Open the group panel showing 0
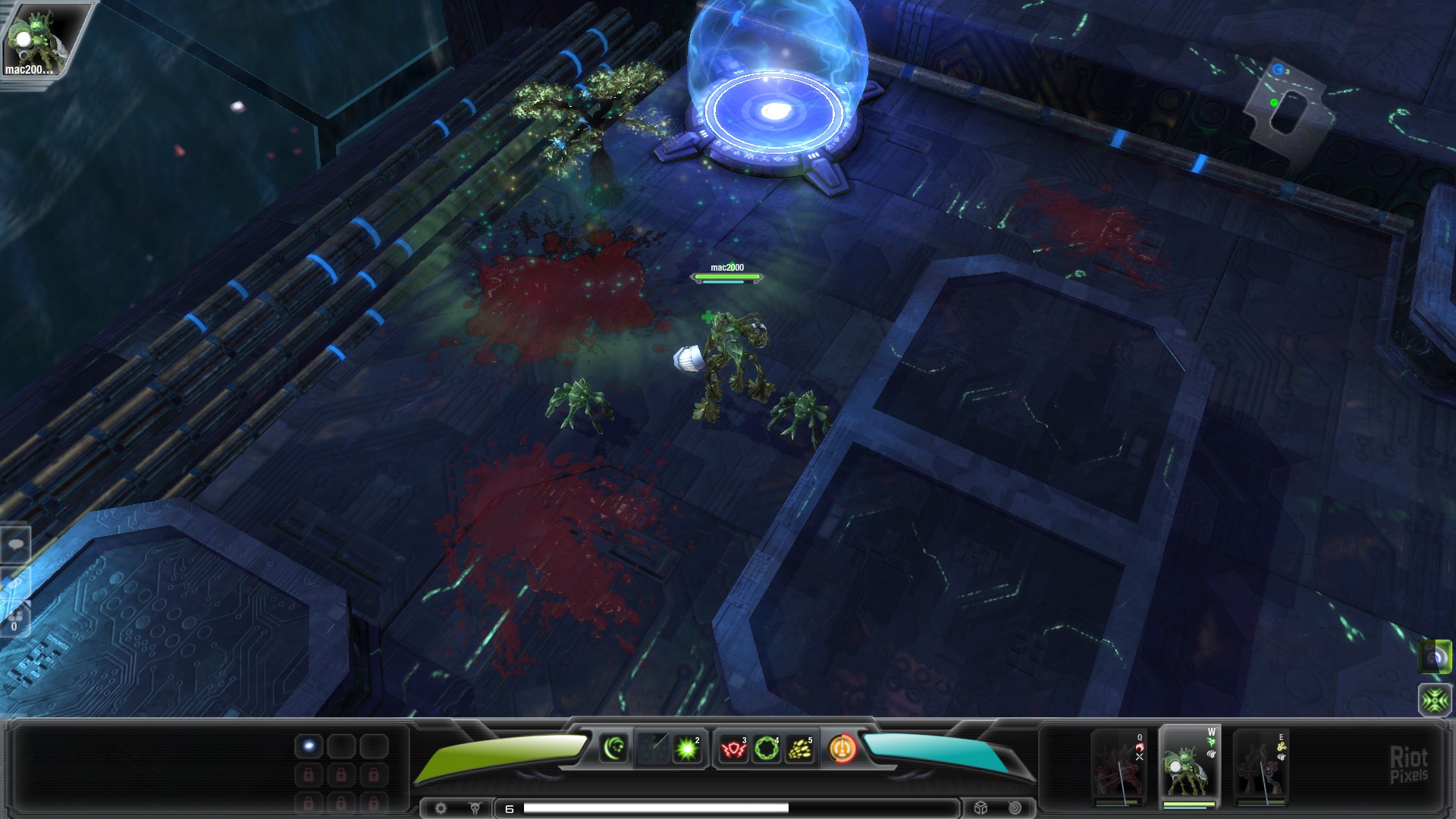 (15, 620)
